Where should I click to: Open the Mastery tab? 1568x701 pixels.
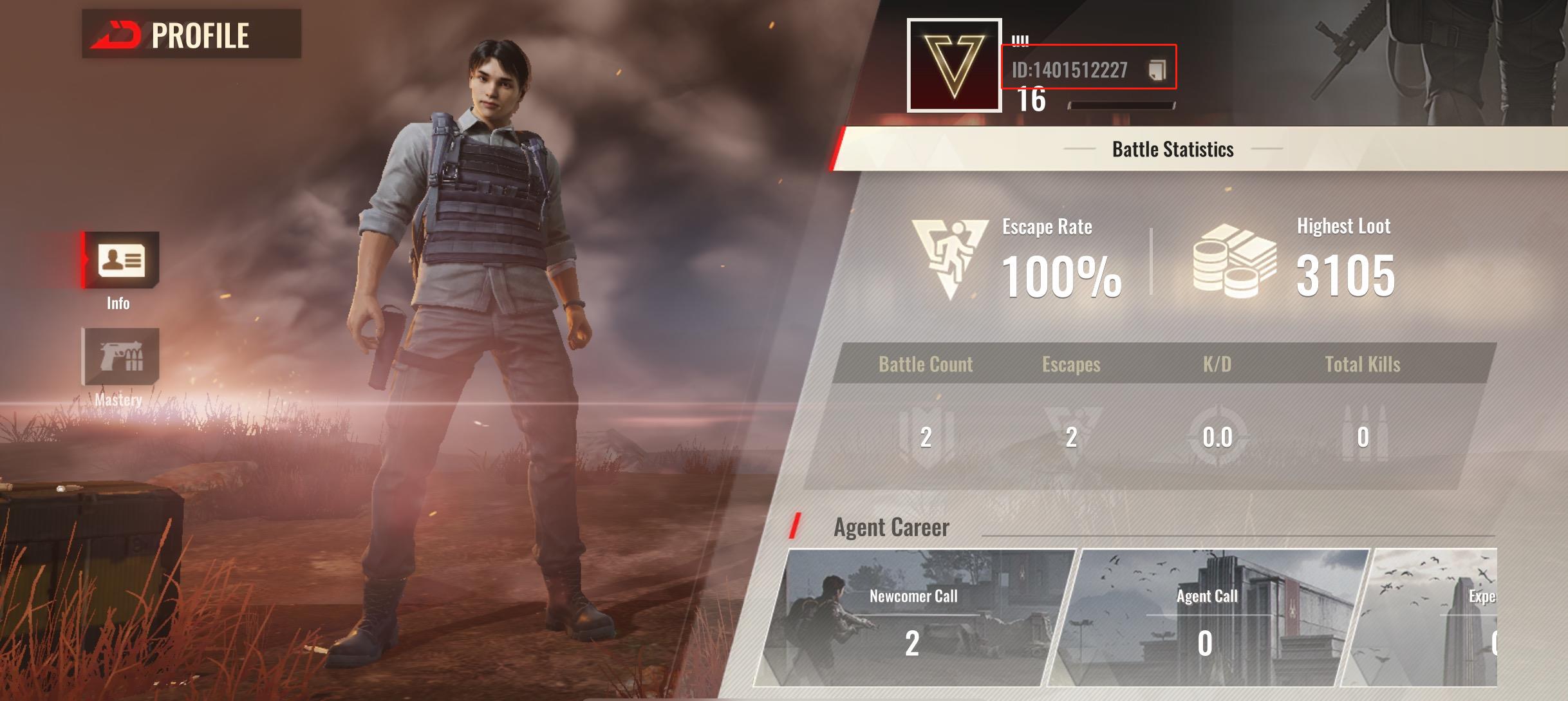(121, 357)
